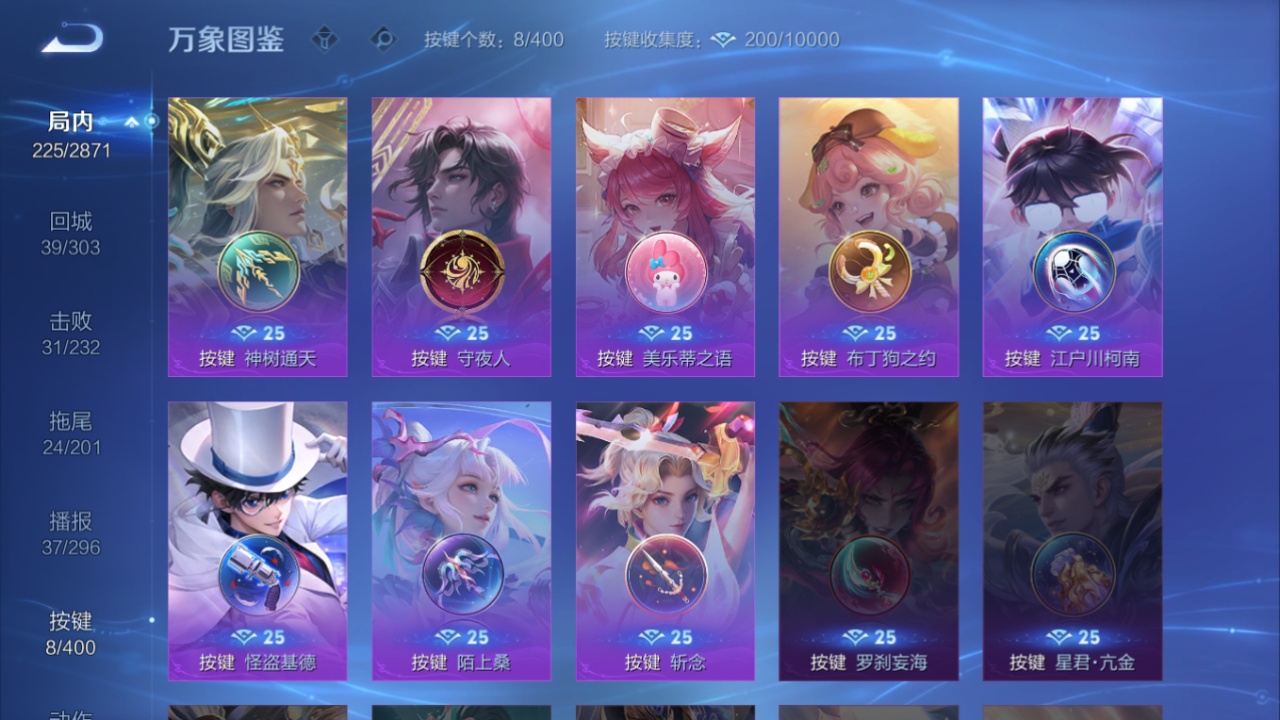Open the 罗刹妄海 card

[869, 540]
